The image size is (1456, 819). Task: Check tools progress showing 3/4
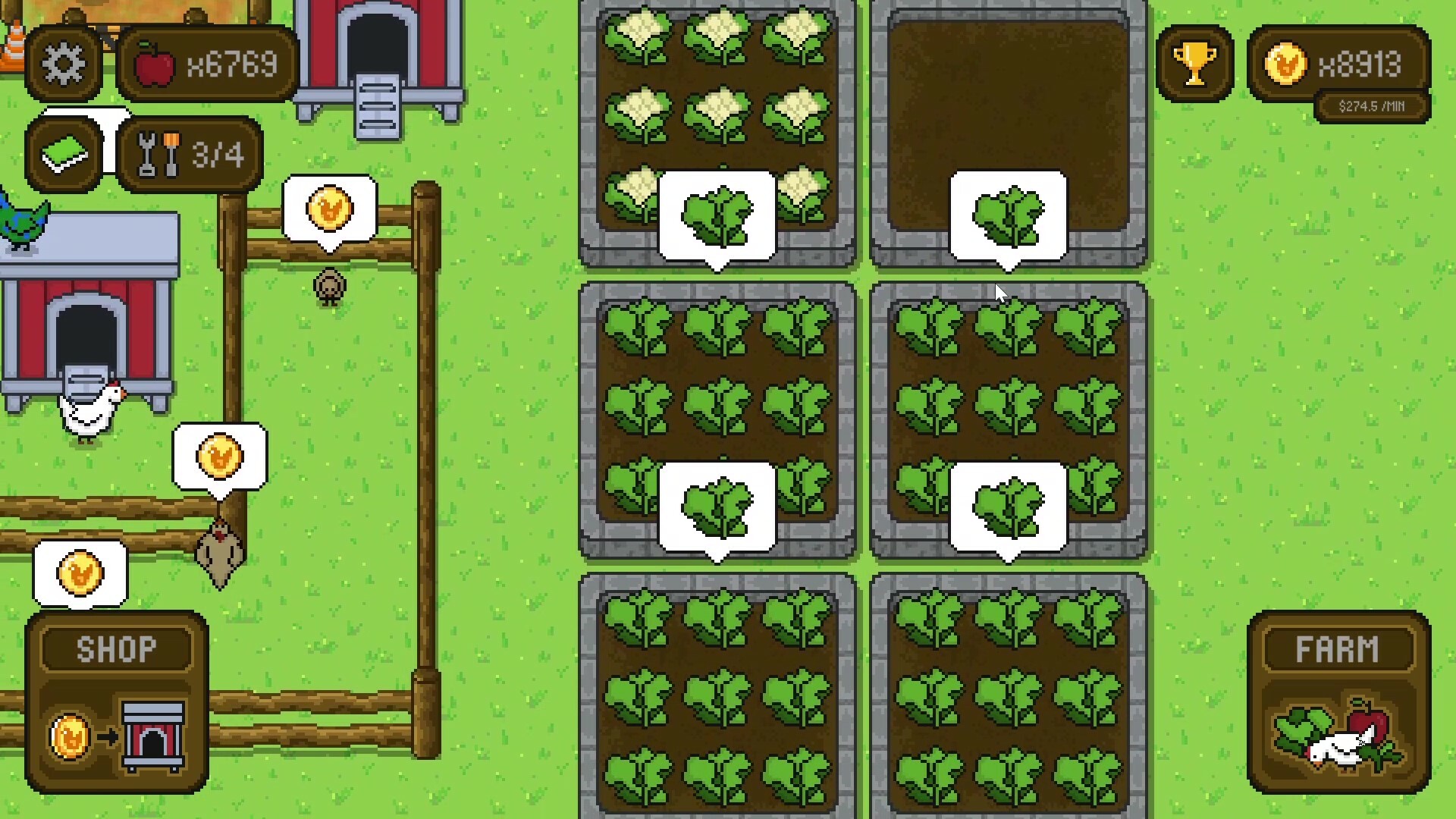point(188,155)
